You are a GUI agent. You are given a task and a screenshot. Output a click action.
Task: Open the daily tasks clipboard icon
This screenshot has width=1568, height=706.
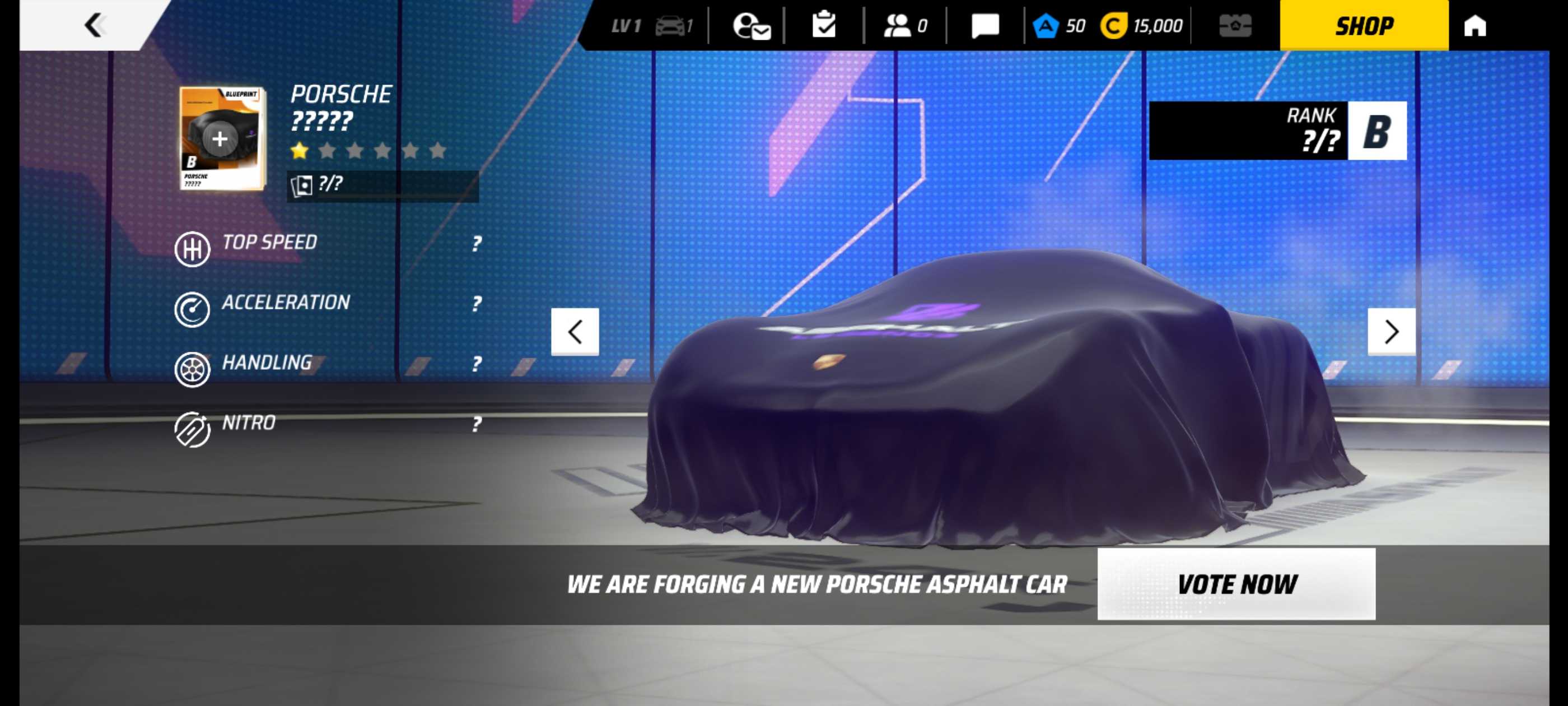pyautogui.click(x=824, y=25)
